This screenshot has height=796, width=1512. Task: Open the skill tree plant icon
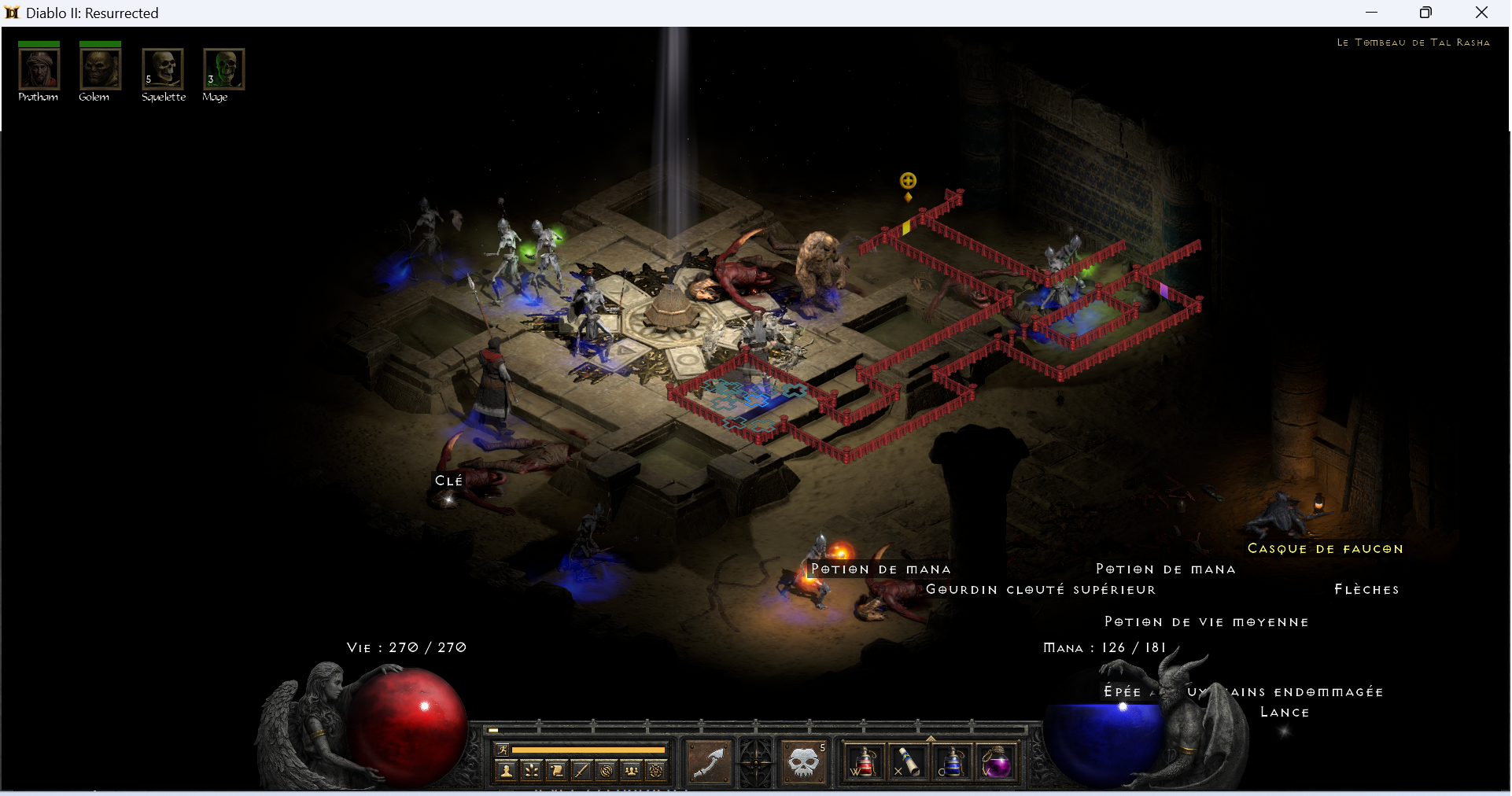(x=532, y=771)
